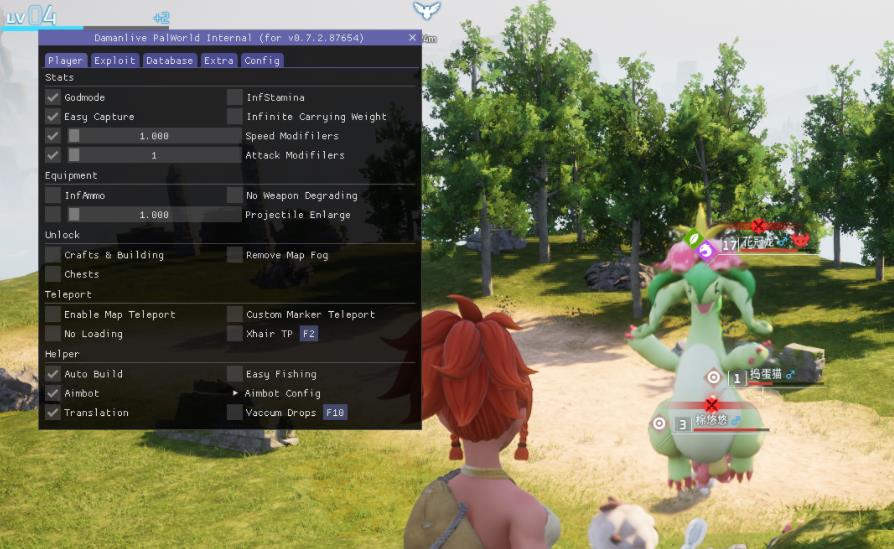Open the Database tab
Image resolution: width=894 pixels, height=549 pixels.
point(169,60)
